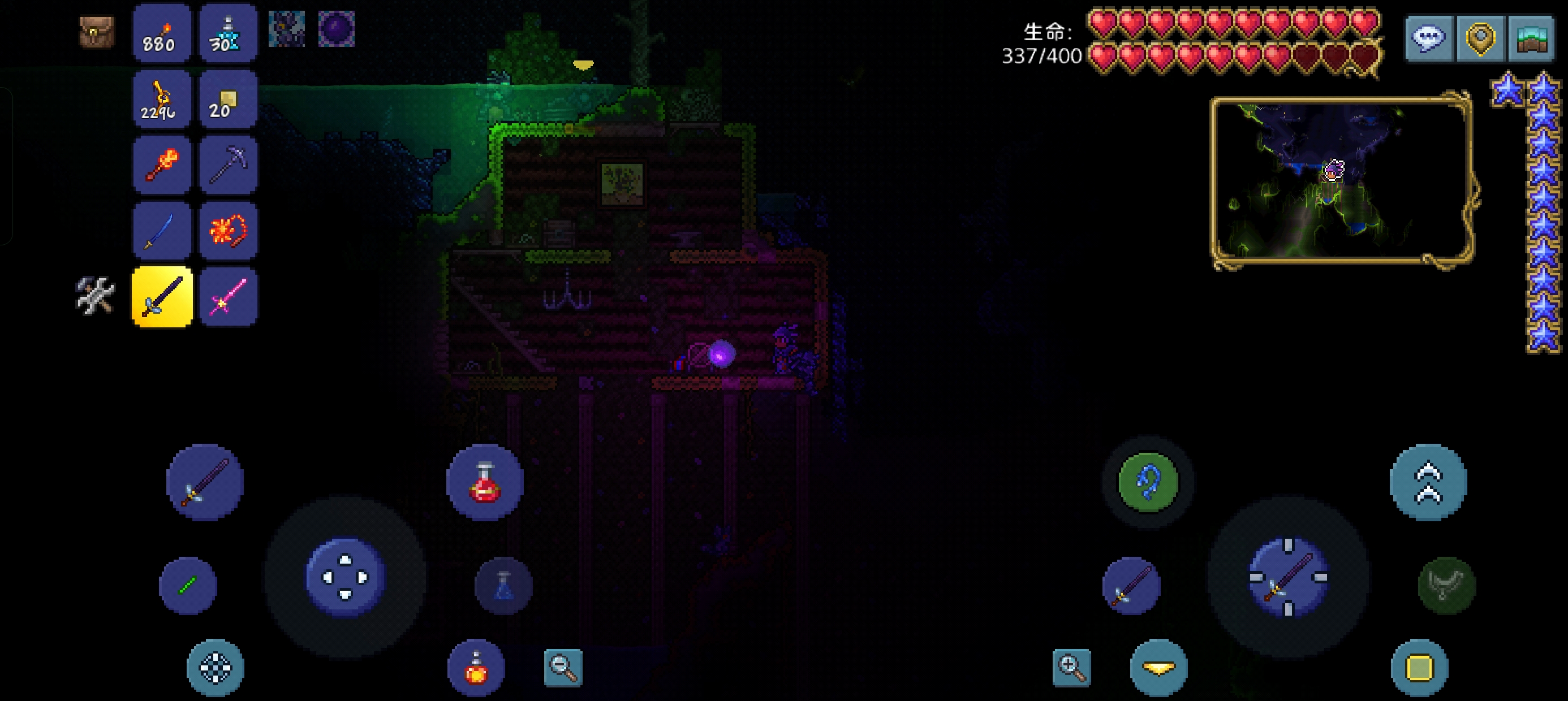Image resolution: width=1568 pixels, height=701 pixels.
Task: Open the crossed tools settings icon
Action: (95, 296)
